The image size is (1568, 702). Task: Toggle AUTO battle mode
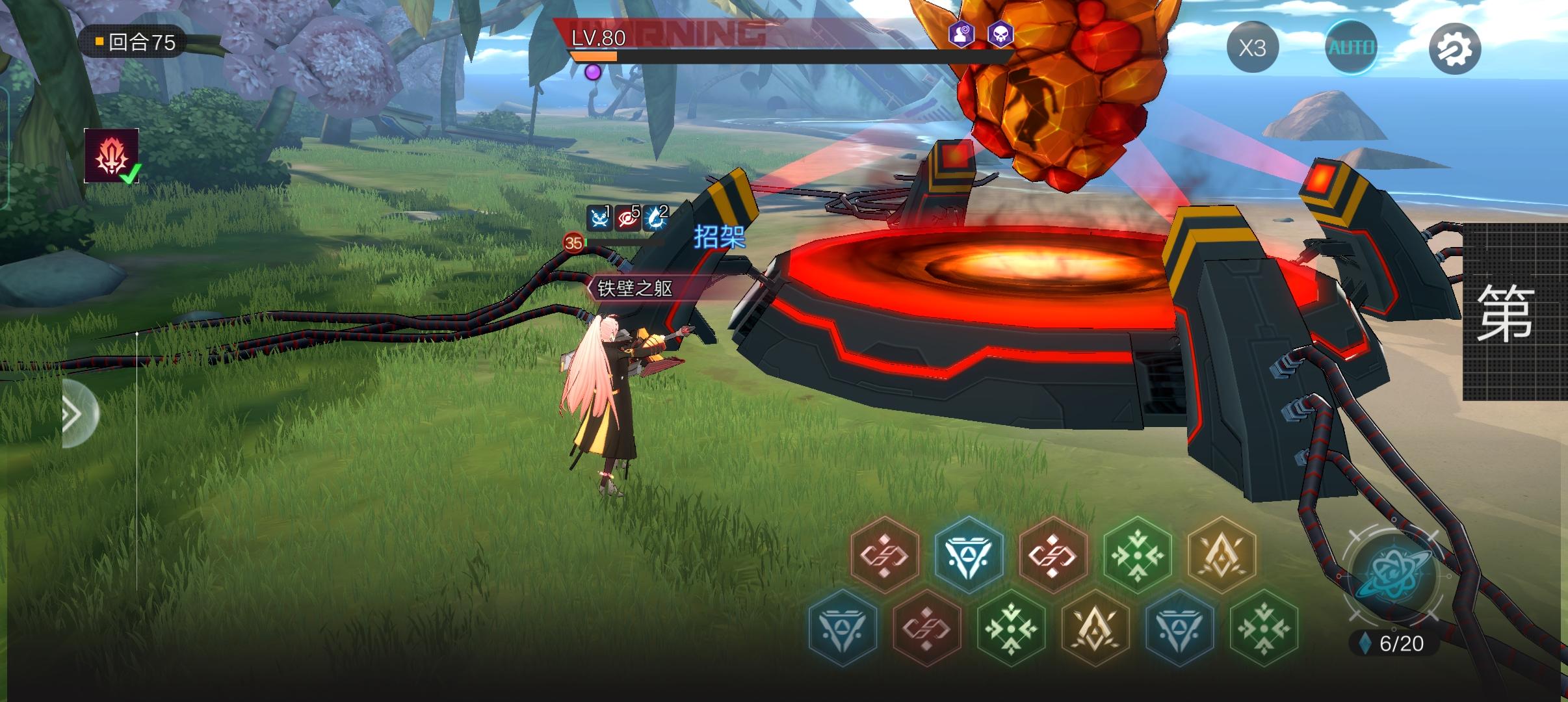point(1352,47)
